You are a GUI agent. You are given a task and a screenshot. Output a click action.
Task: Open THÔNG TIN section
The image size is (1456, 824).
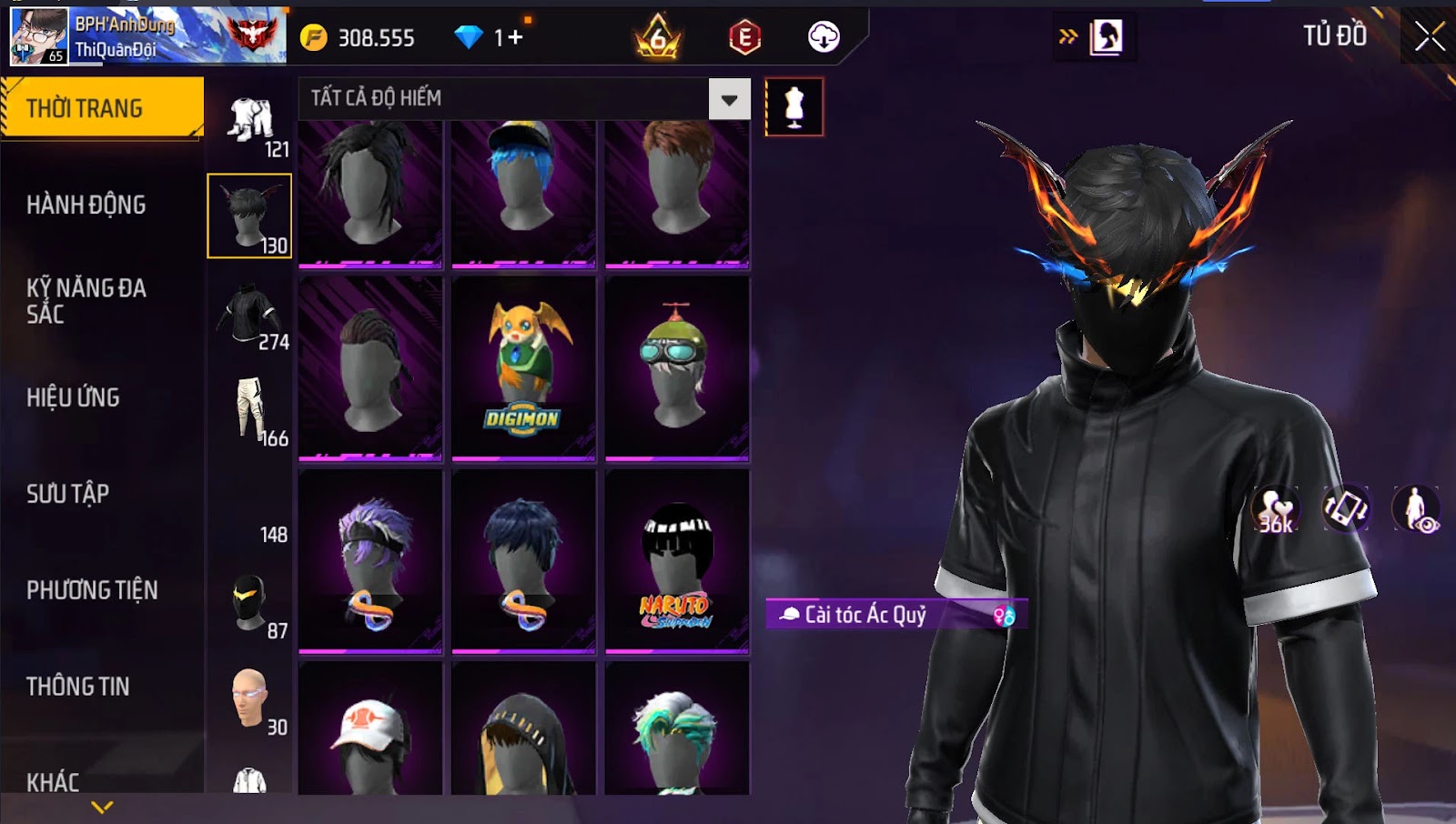(78, 687)
